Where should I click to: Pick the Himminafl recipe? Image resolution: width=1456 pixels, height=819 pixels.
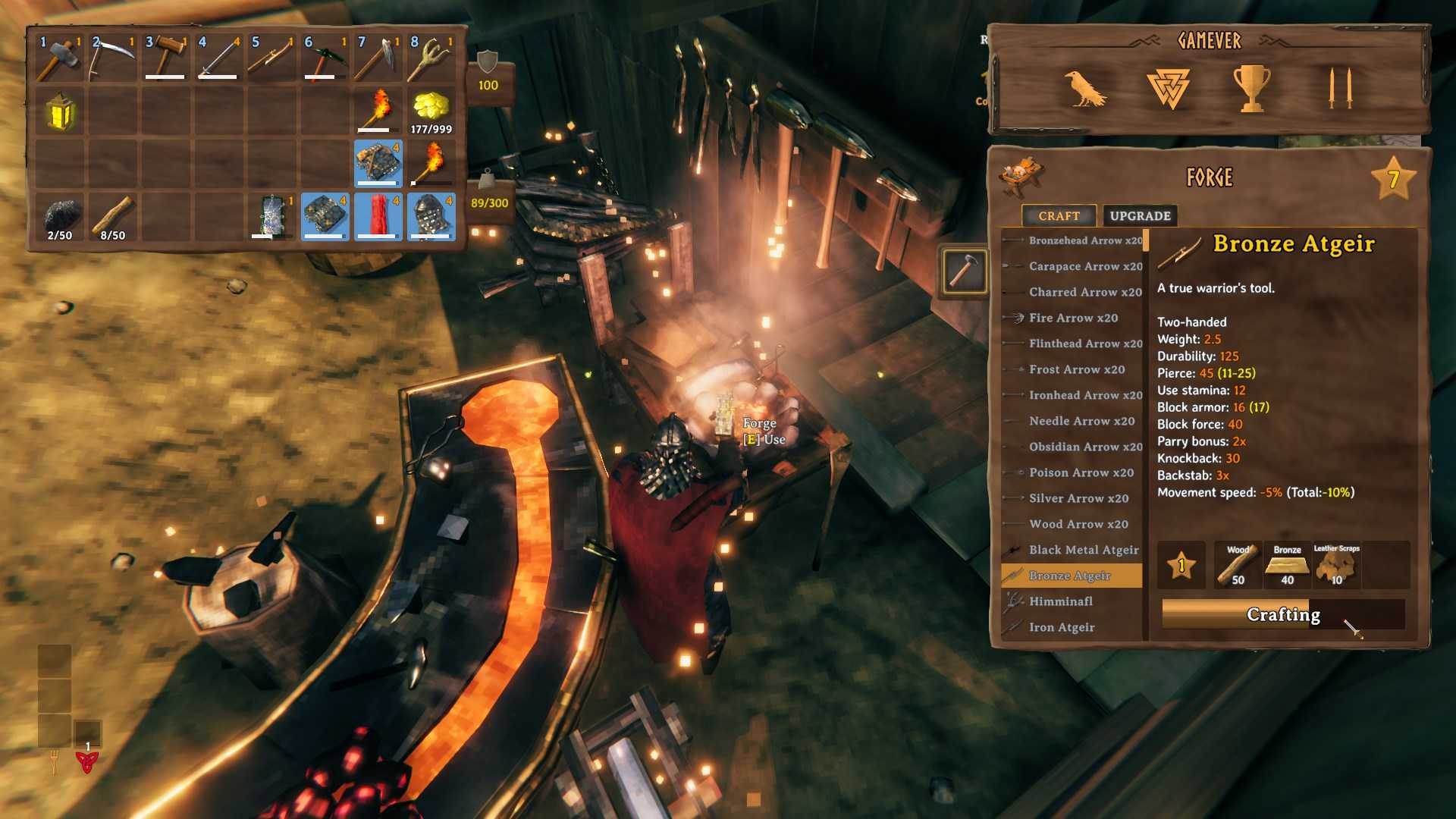pos(1060,601)
